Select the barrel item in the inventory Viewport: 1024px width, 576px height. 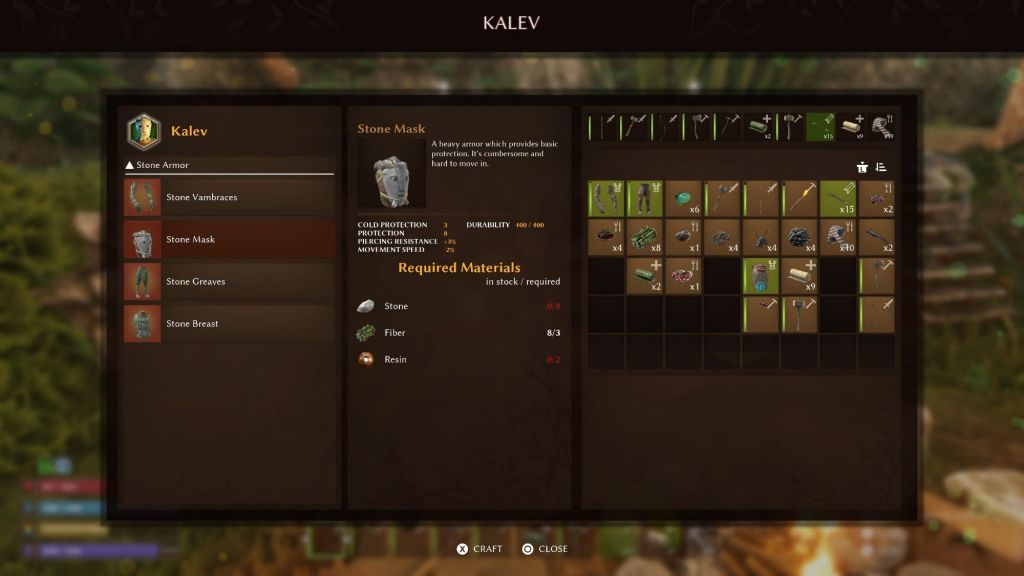click(761, 276)
